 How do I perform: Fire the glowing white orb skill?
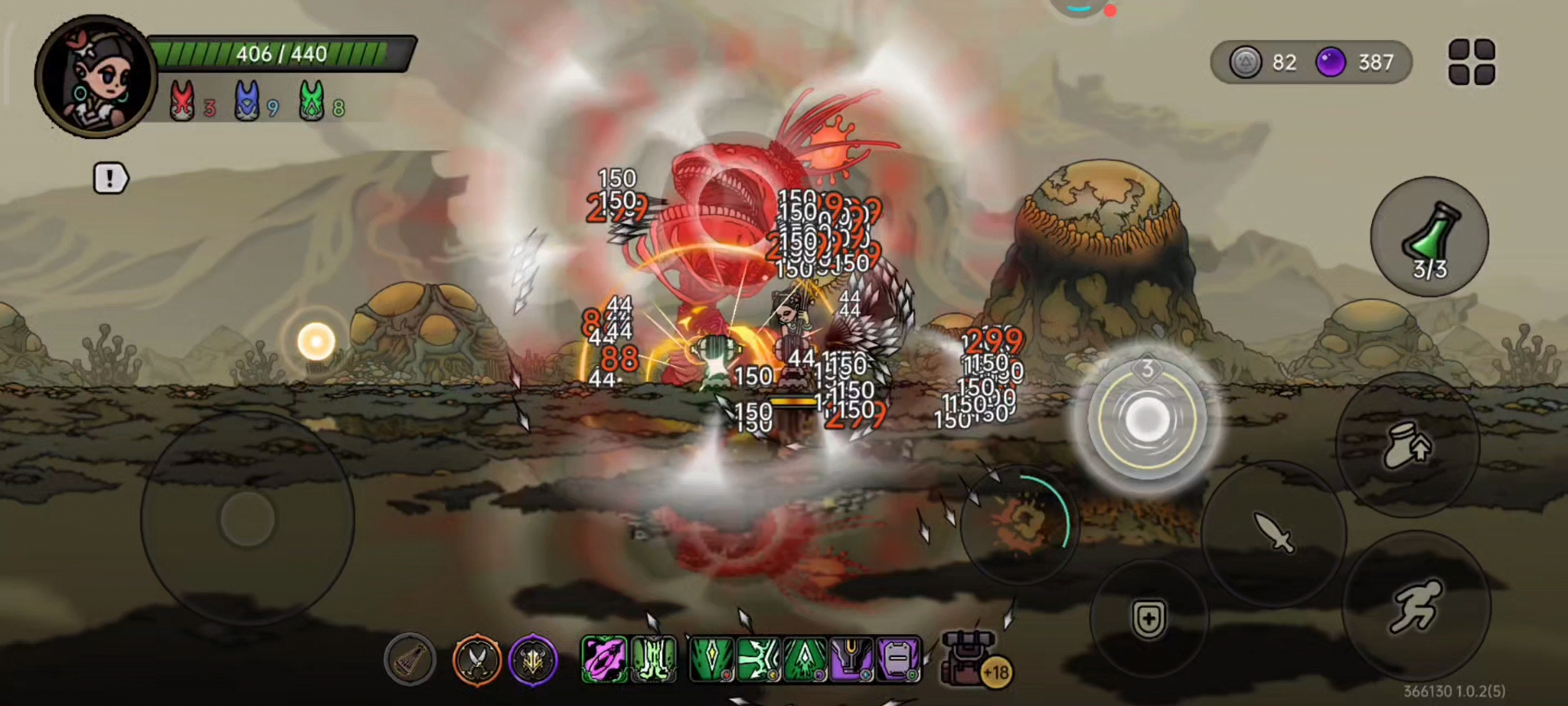click(1147, 420)
